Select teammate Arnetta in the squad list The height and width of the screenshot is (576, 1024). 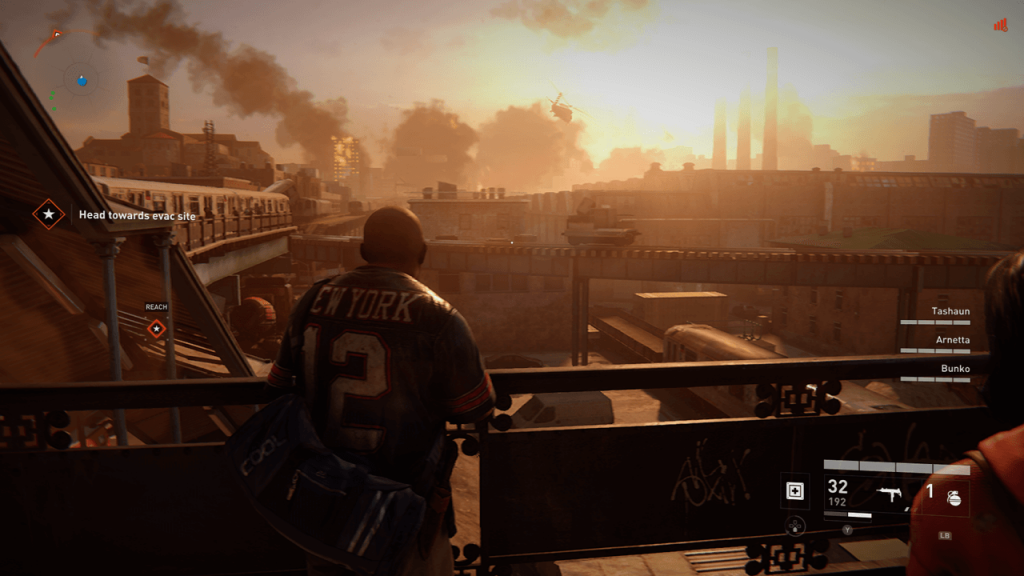point(951,340)
